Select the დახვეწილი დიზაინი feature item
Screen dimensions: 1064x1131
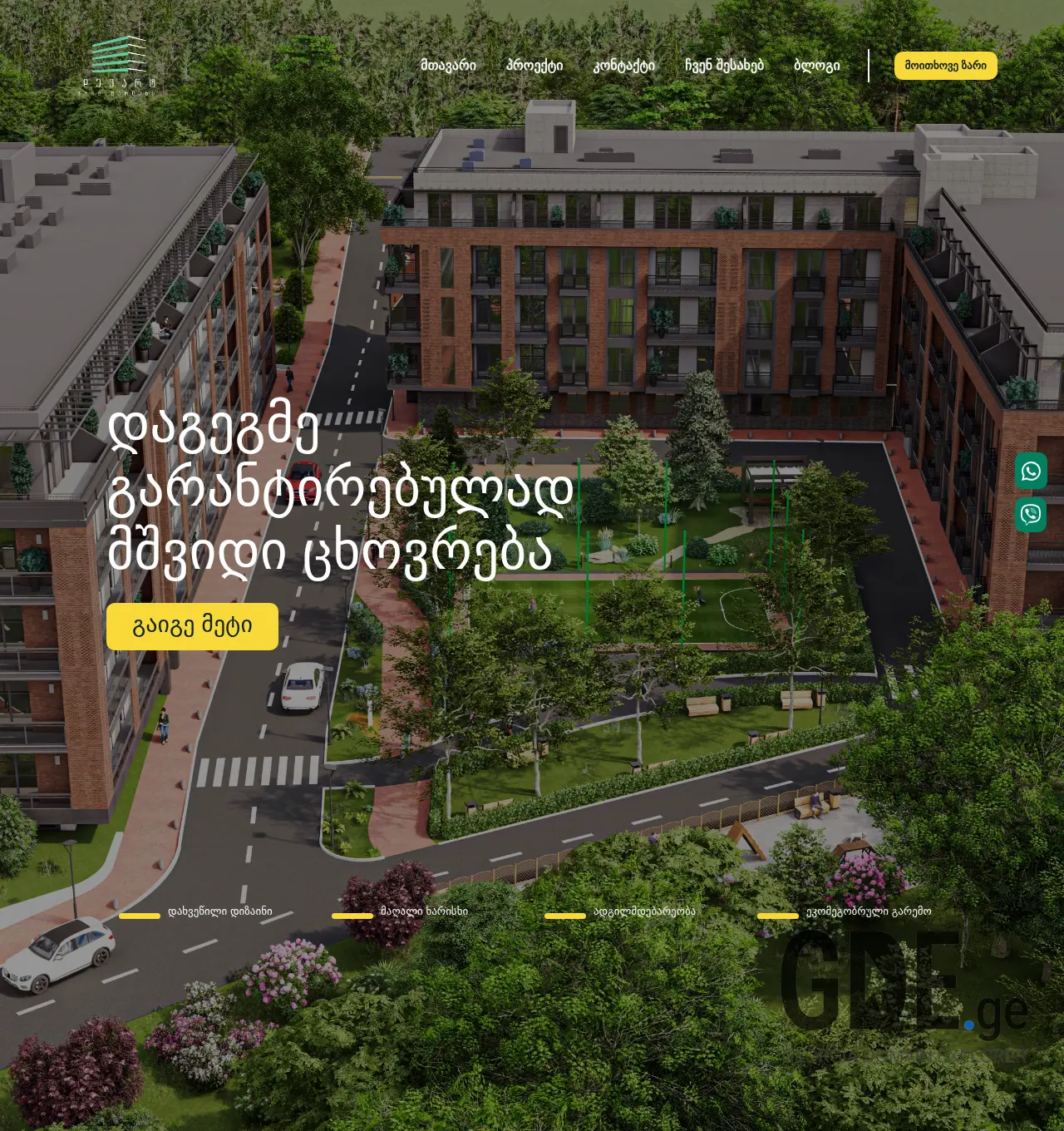click(x=219, y=911)
